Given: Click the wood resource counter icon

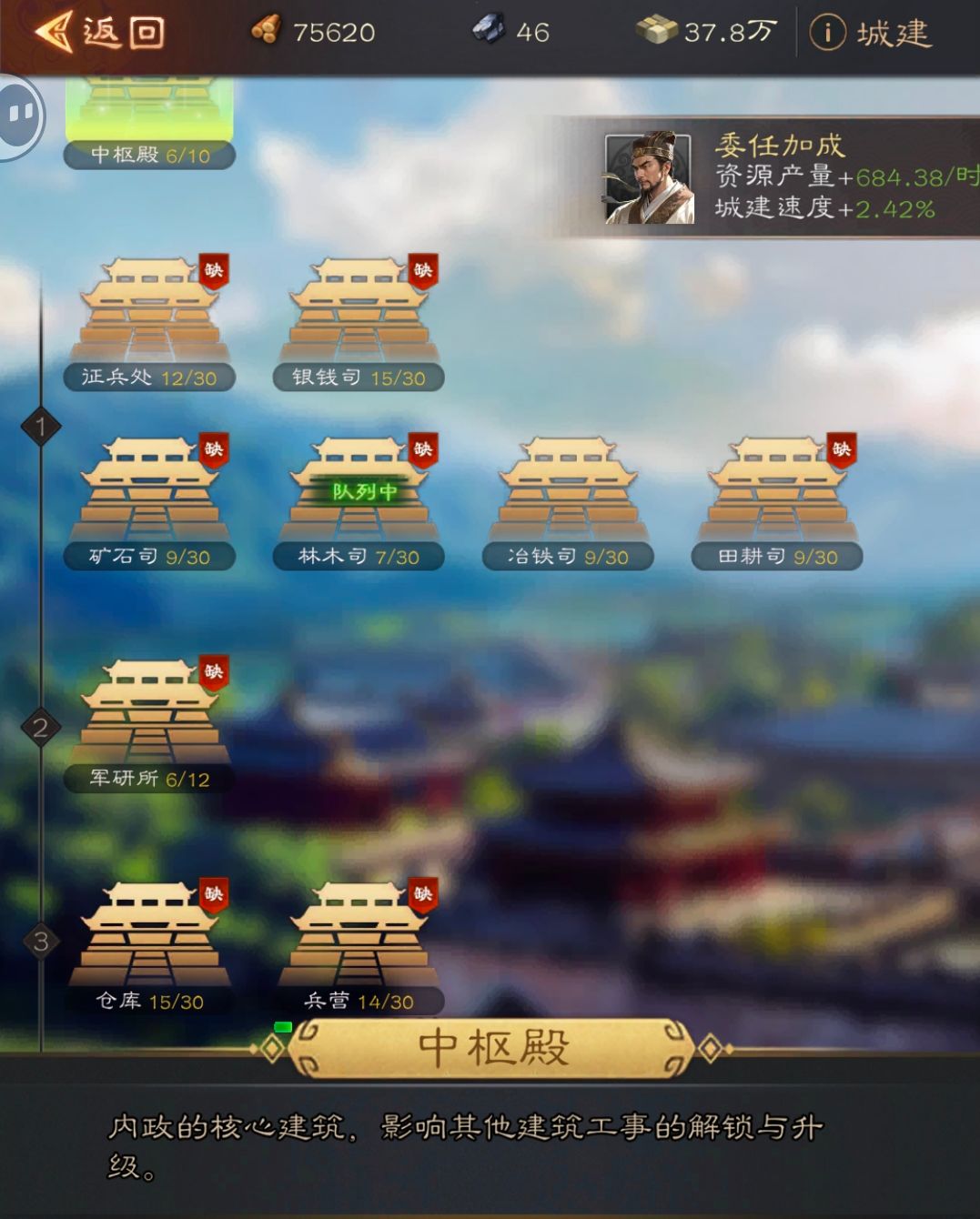Looking at the screenshot, I should 266,31.
